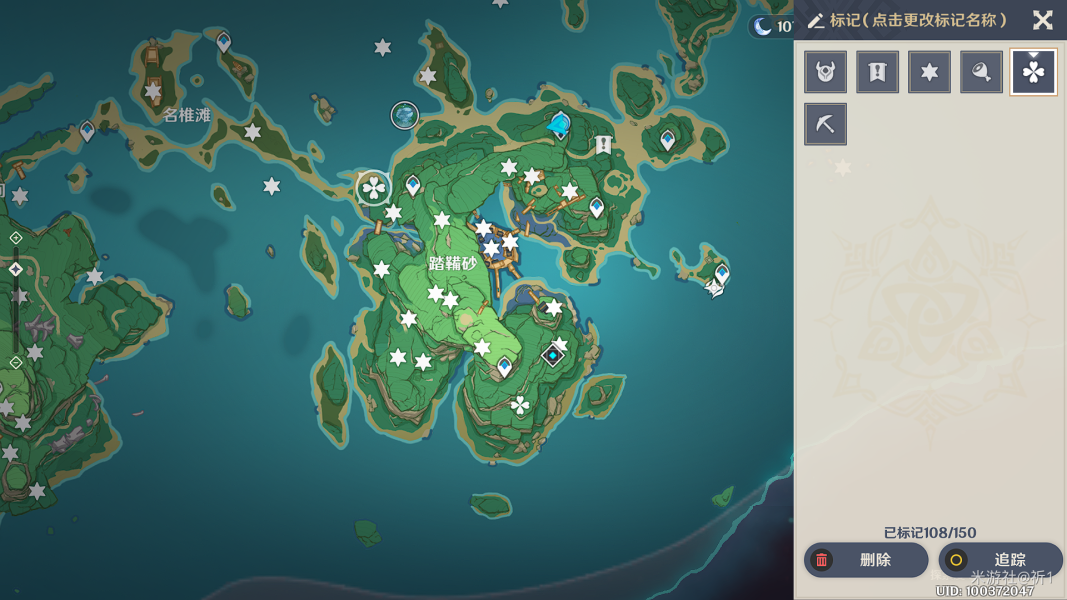Open the moon time-of-day indicator

click(x=765, y=26)
